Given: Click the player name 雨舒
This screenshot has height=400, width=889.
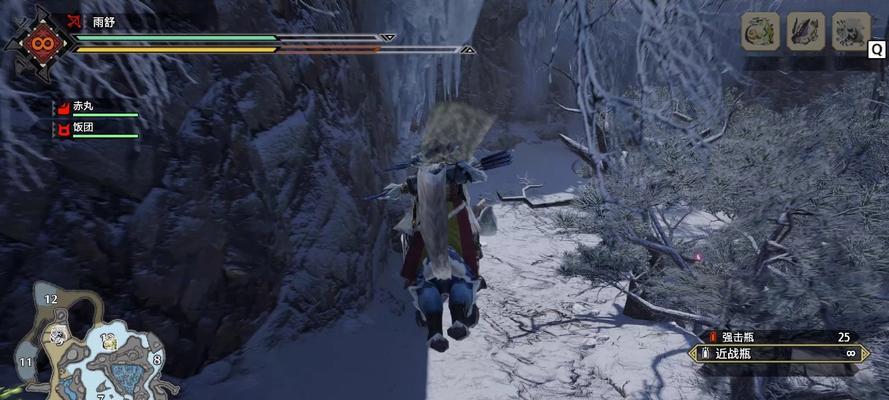Looking at the screenshot, I should pos(104,20).
